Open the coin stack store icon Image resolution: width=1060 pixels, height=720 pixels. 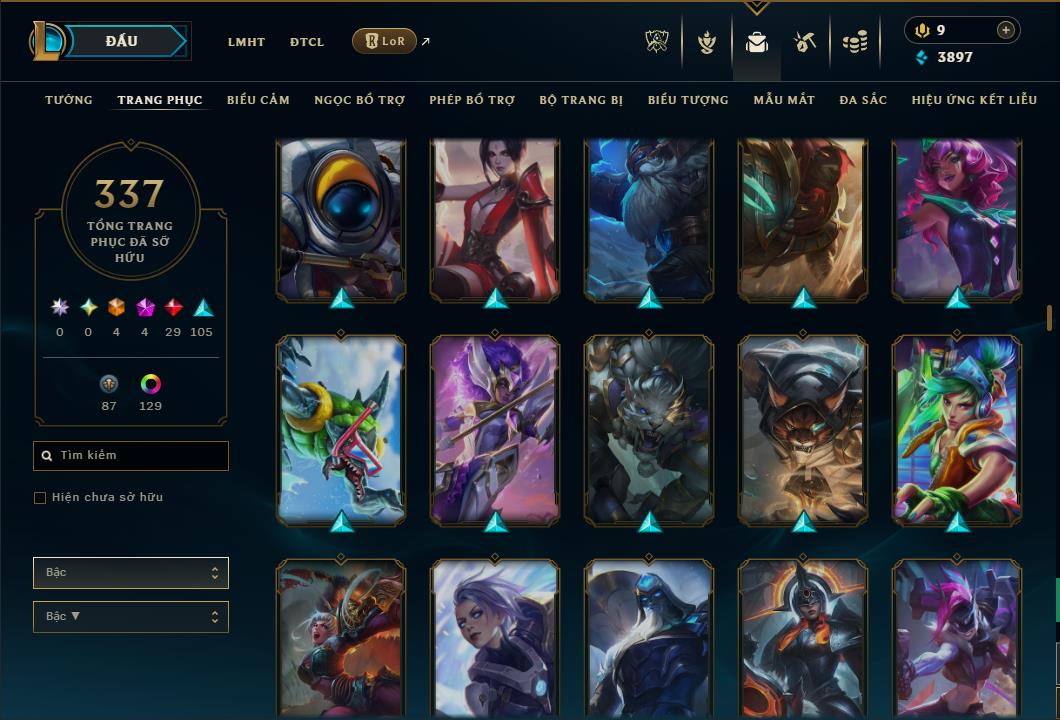[854, 42]
